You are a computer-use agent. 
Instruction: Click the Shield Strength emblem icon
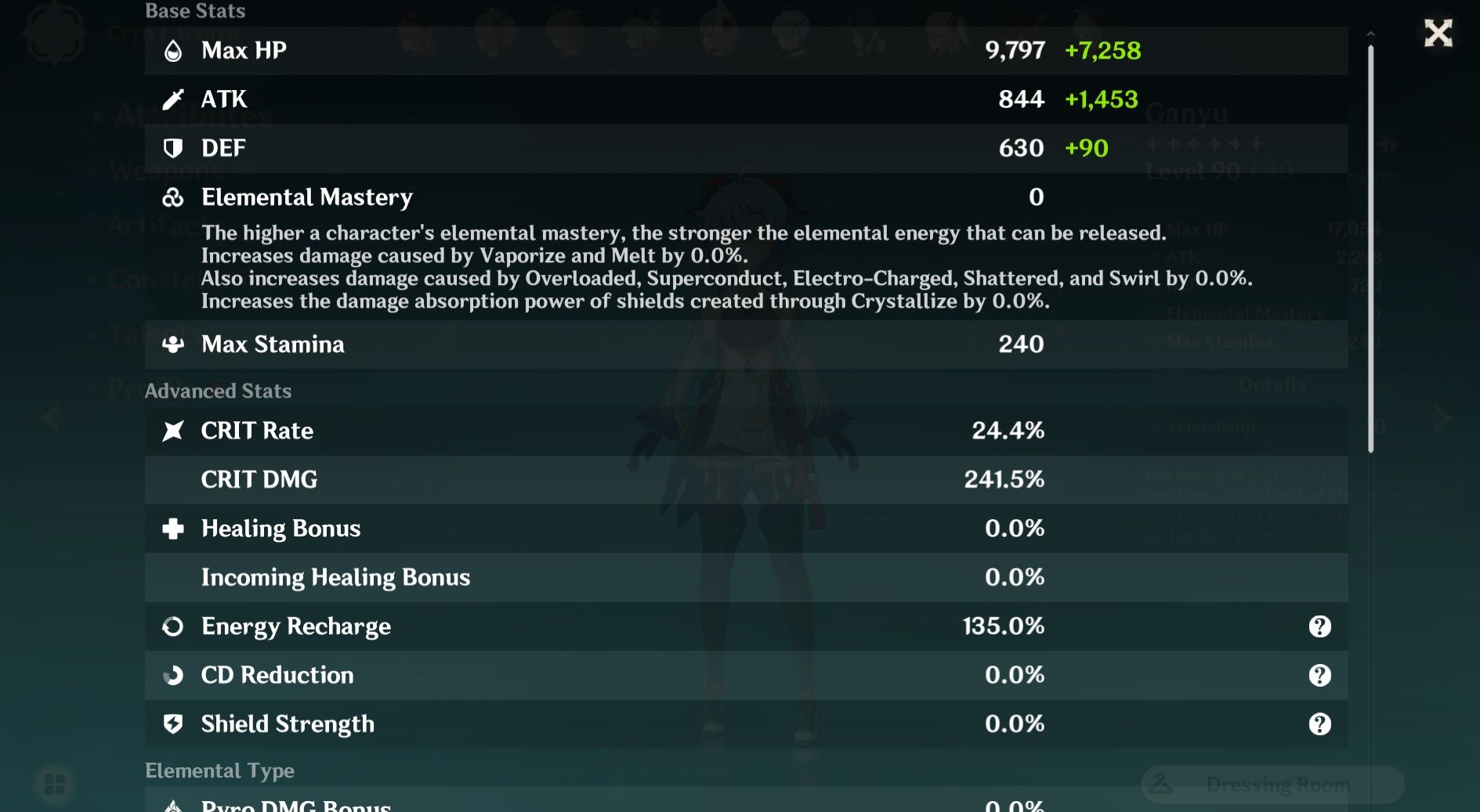(x=174, y=724)
